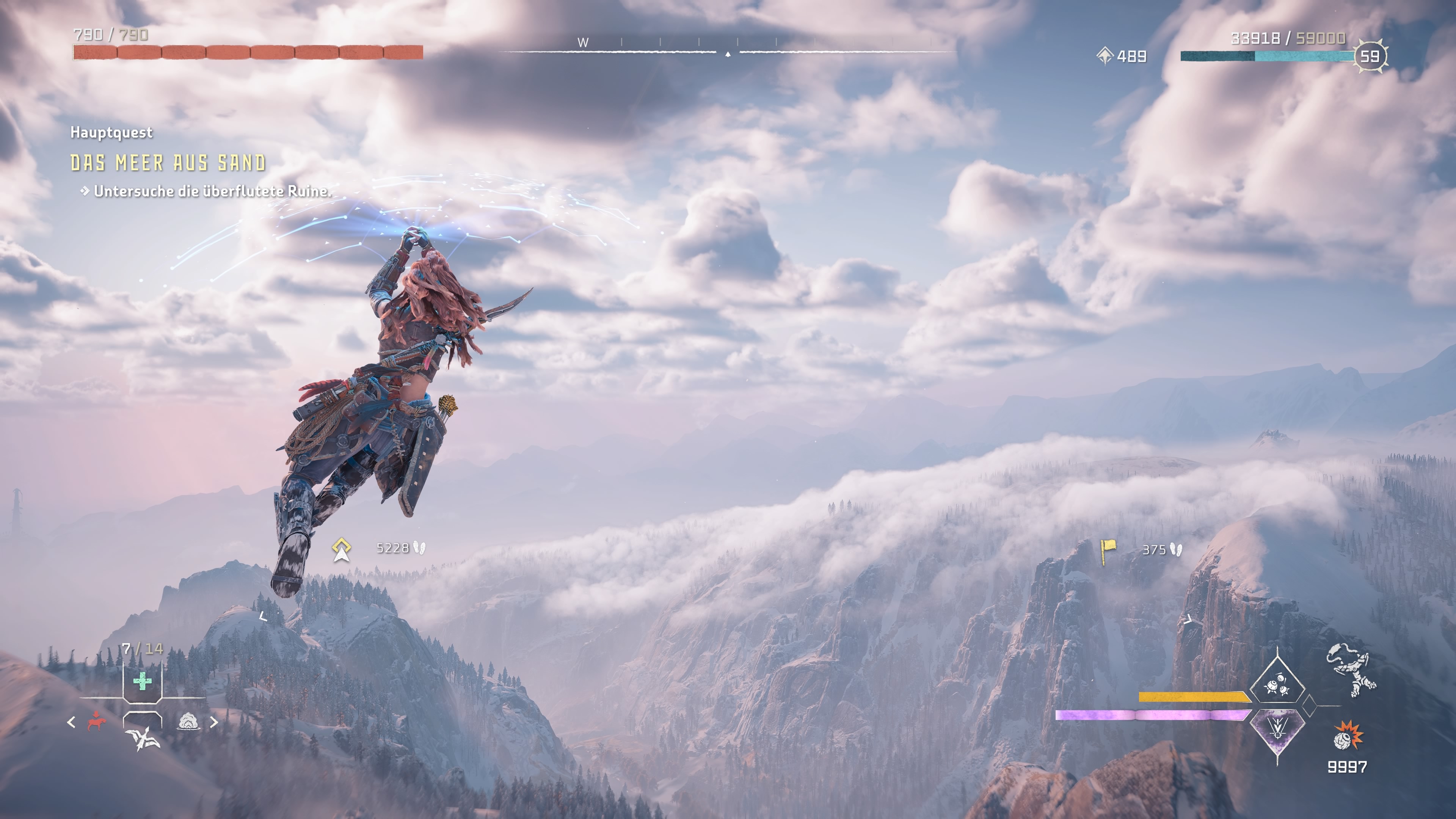Click the level 59 badge
1456x819 pixels.
(1370, 56)
